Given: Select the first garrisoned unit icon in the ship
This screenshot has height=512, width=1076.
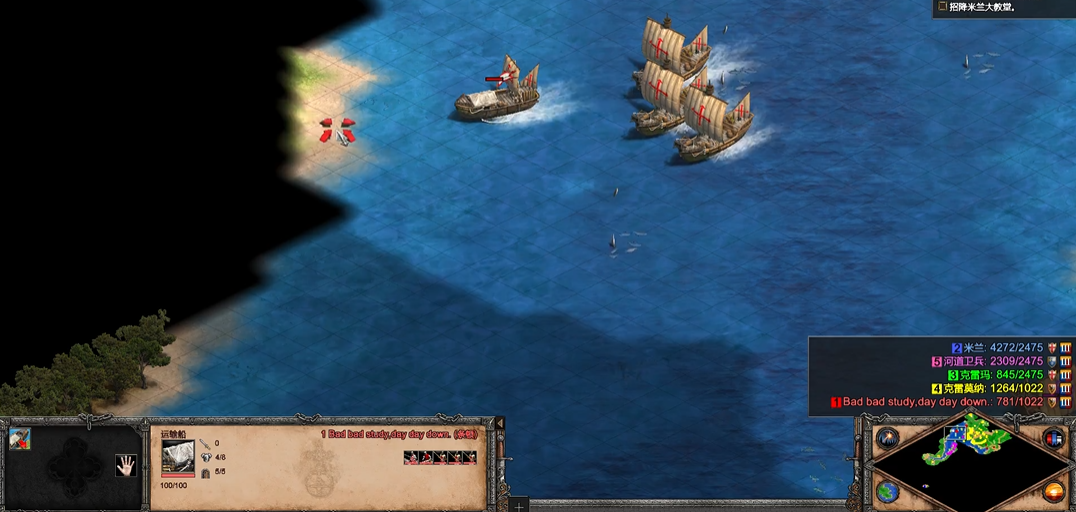Looking at the screenshot, I should 410,458.
